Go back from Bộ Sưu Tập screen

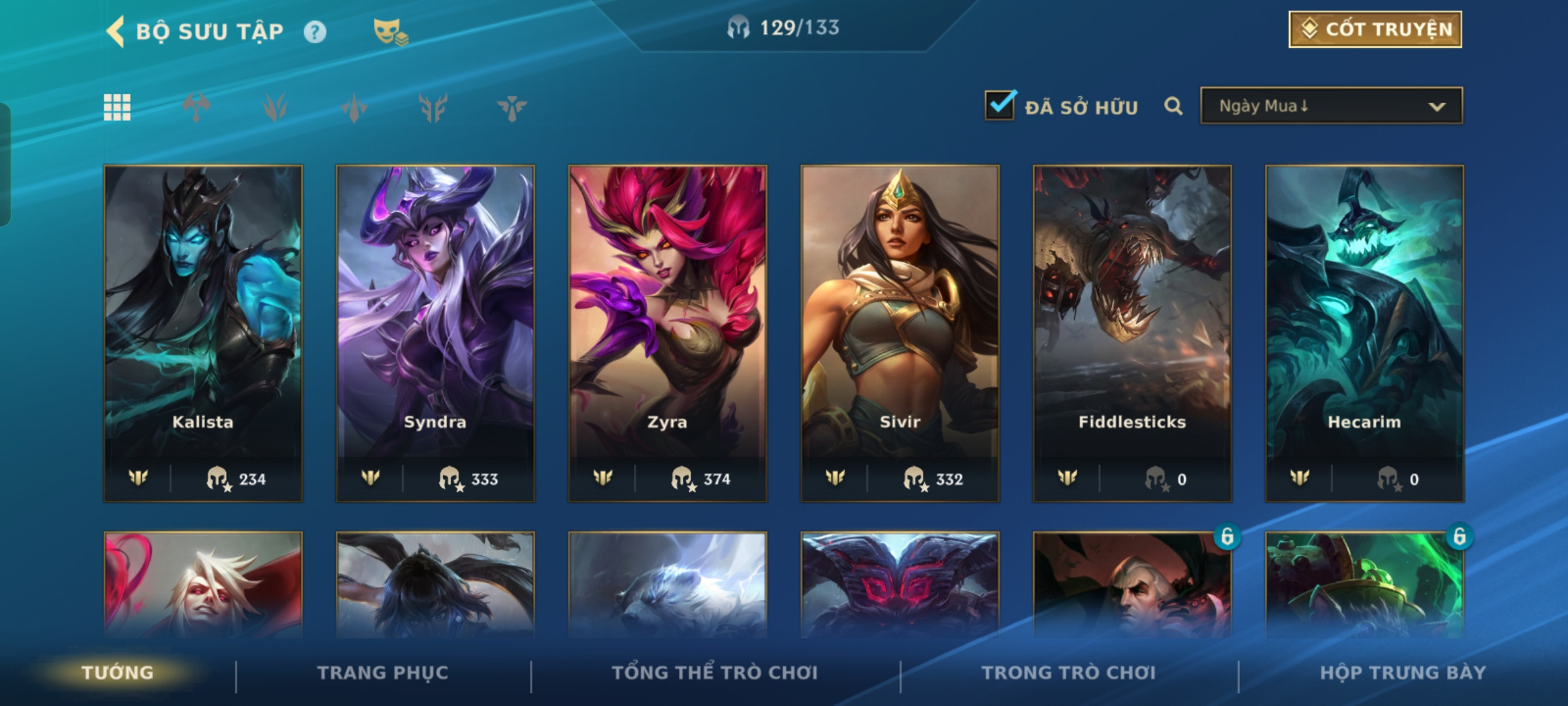116,31
